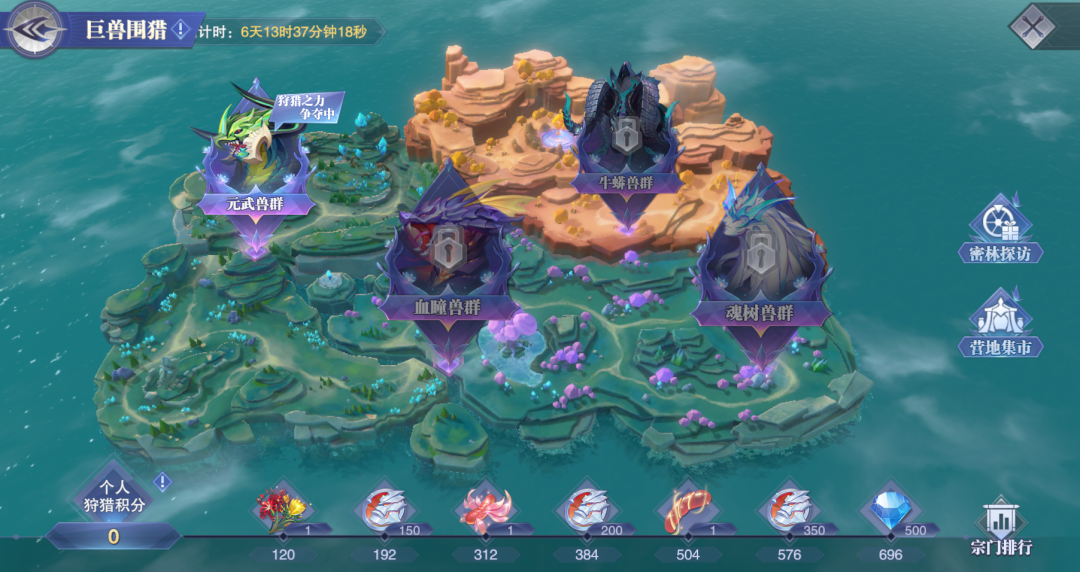This screenshot has width=1080, height=572.
Task: View the red flower reward at 120
Action: (x=281, y=510)
